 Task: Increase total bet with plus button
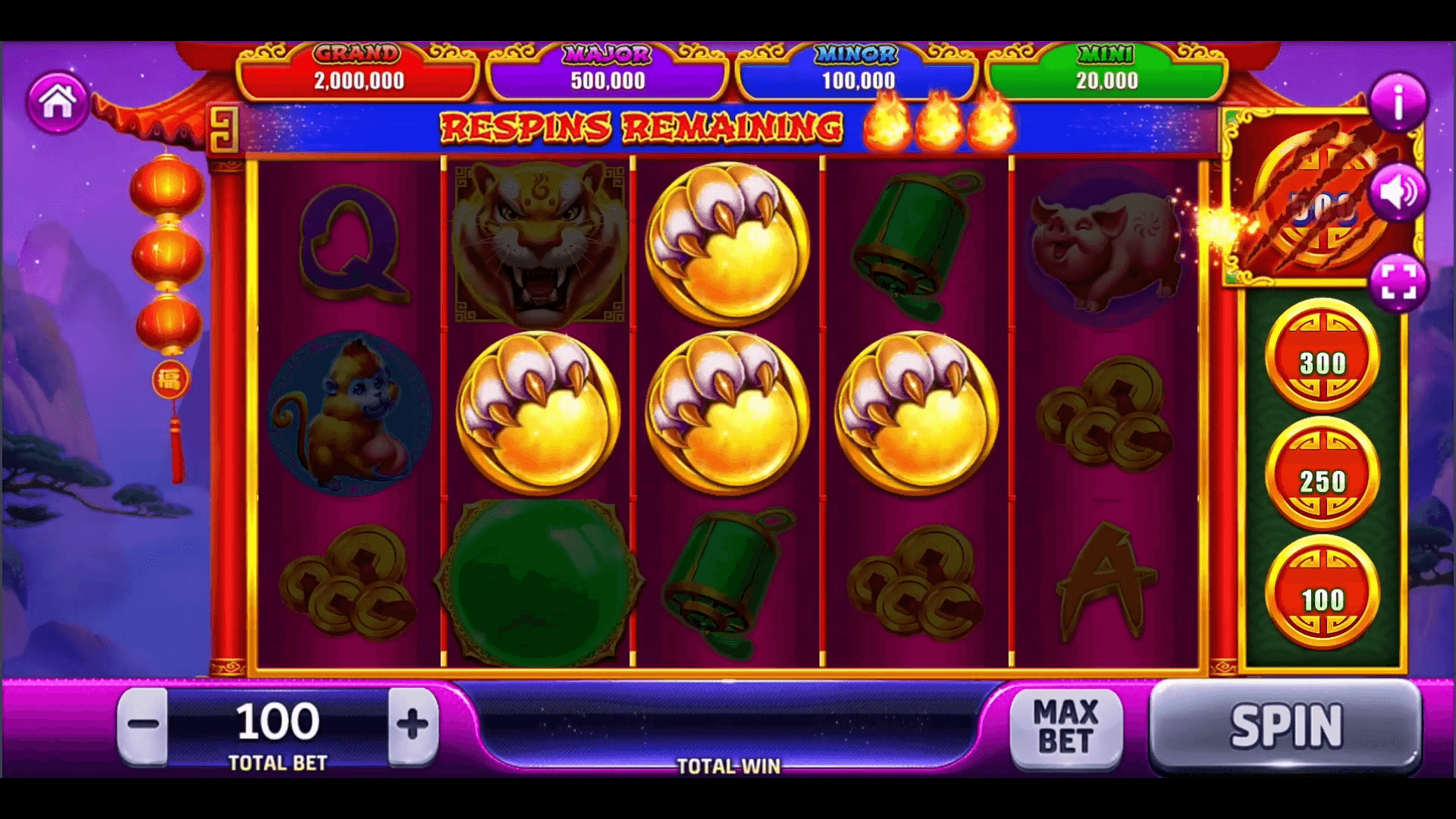click(413, 724)
